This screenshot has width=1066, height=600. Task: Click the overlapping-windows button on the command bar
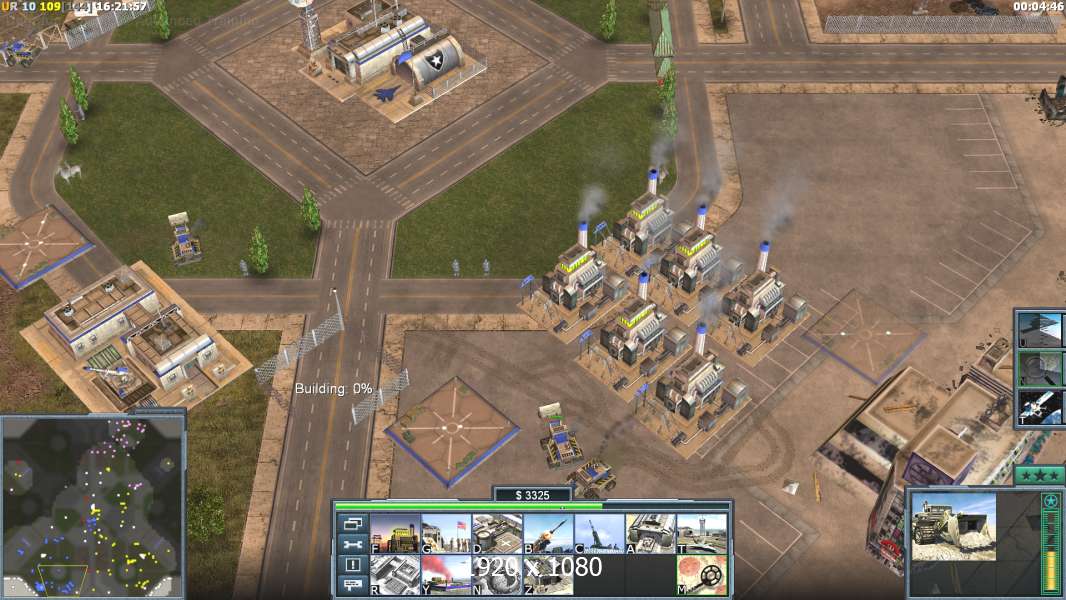tap(352, 523)
